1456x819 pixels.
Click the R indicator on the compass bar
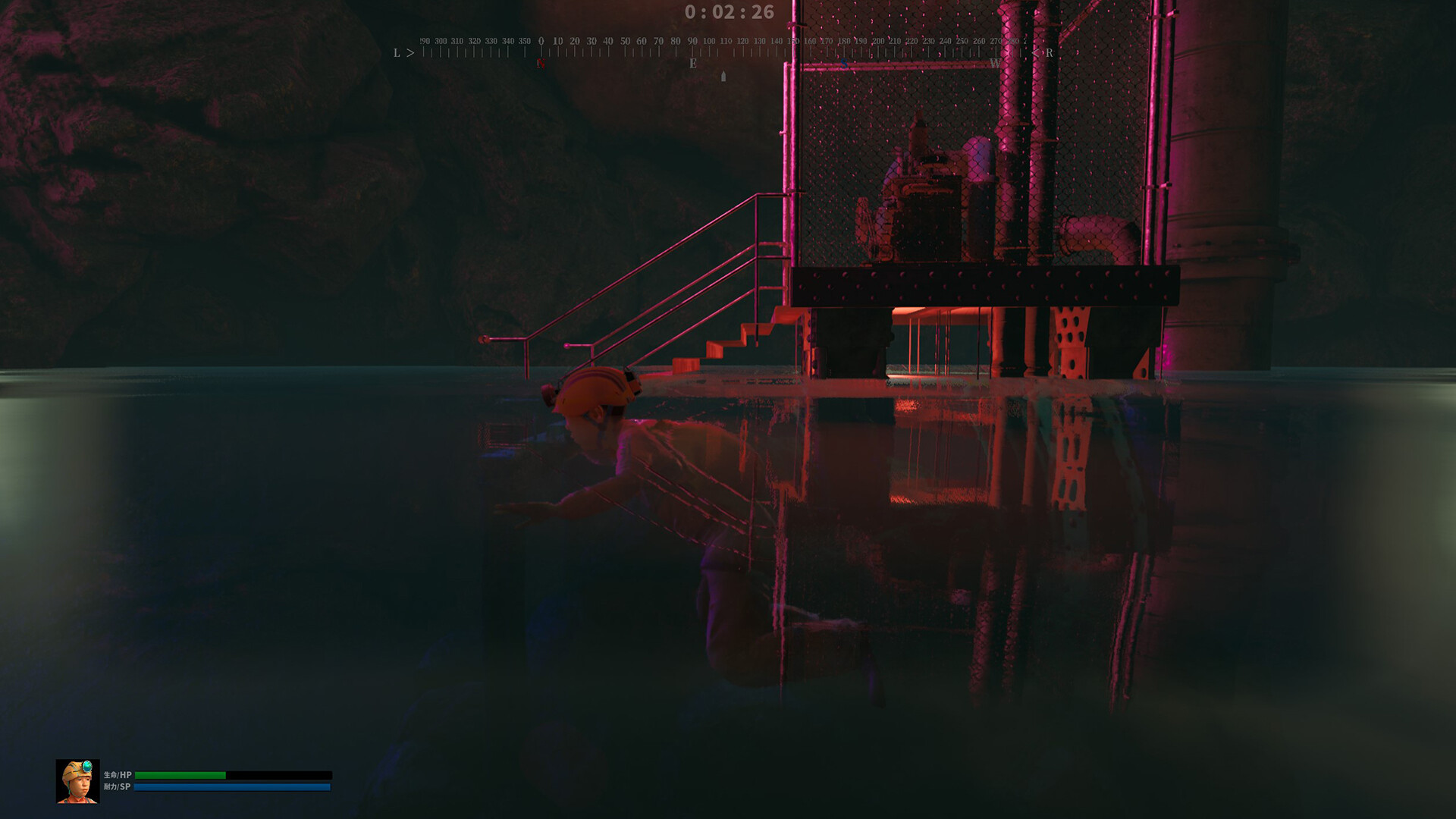(1048, 52)
